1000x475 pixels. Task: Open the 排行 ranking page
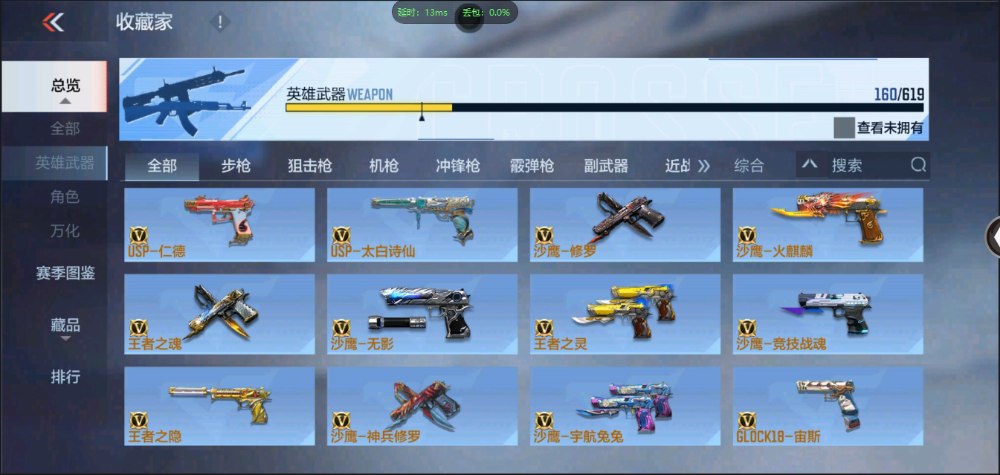pos(65,377)
